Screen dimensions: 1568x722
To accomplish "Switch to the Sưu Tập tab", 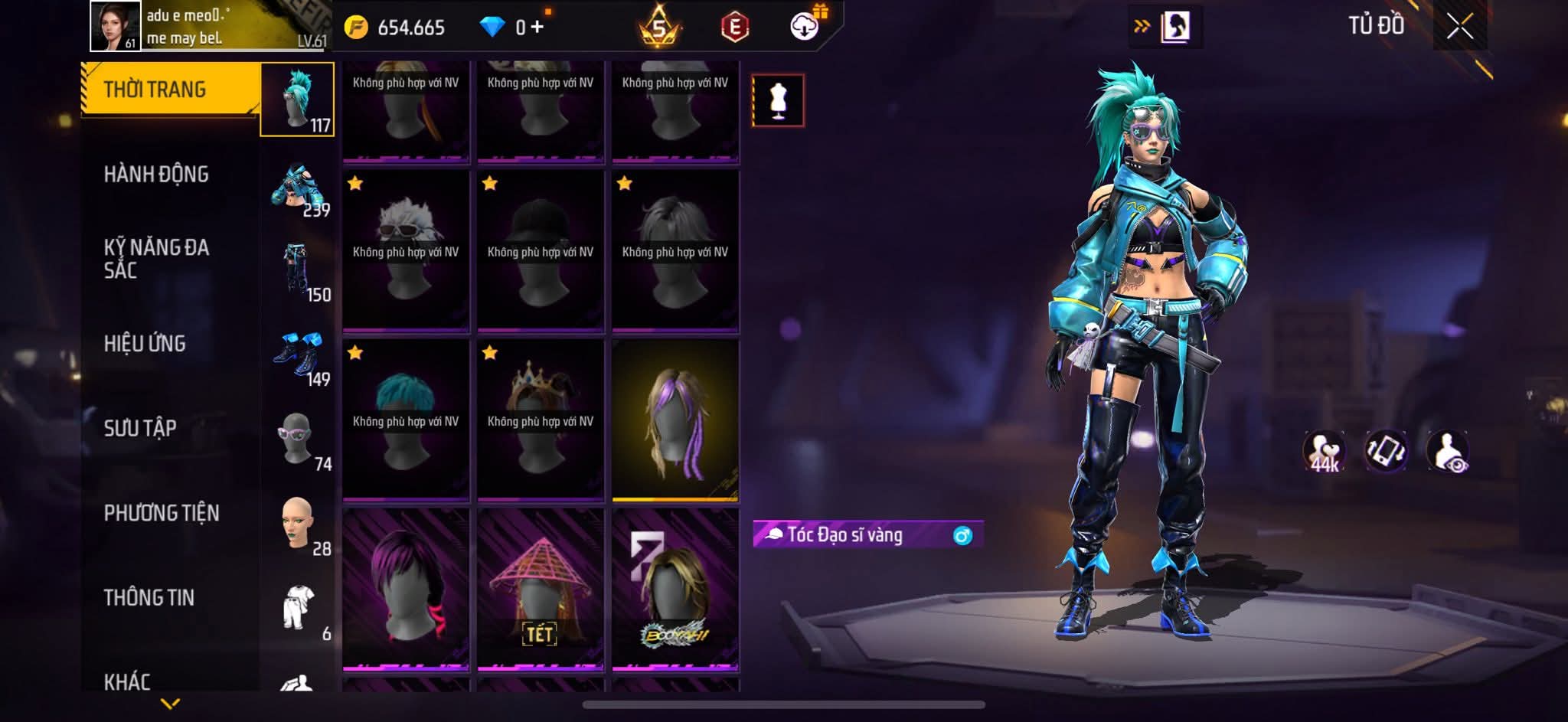I will tap(140, 428).
